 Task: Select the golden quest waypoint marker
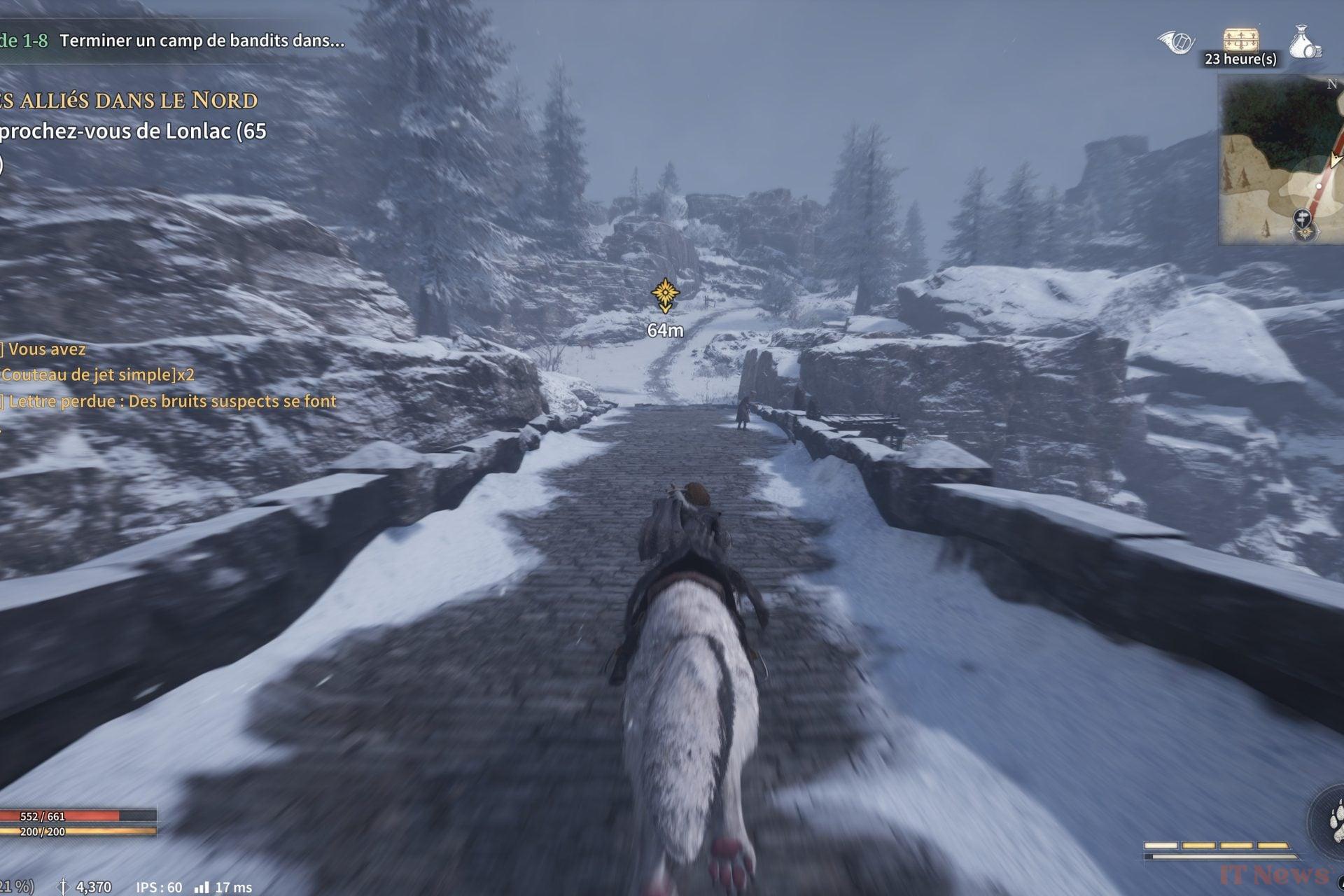click(664, 294)
